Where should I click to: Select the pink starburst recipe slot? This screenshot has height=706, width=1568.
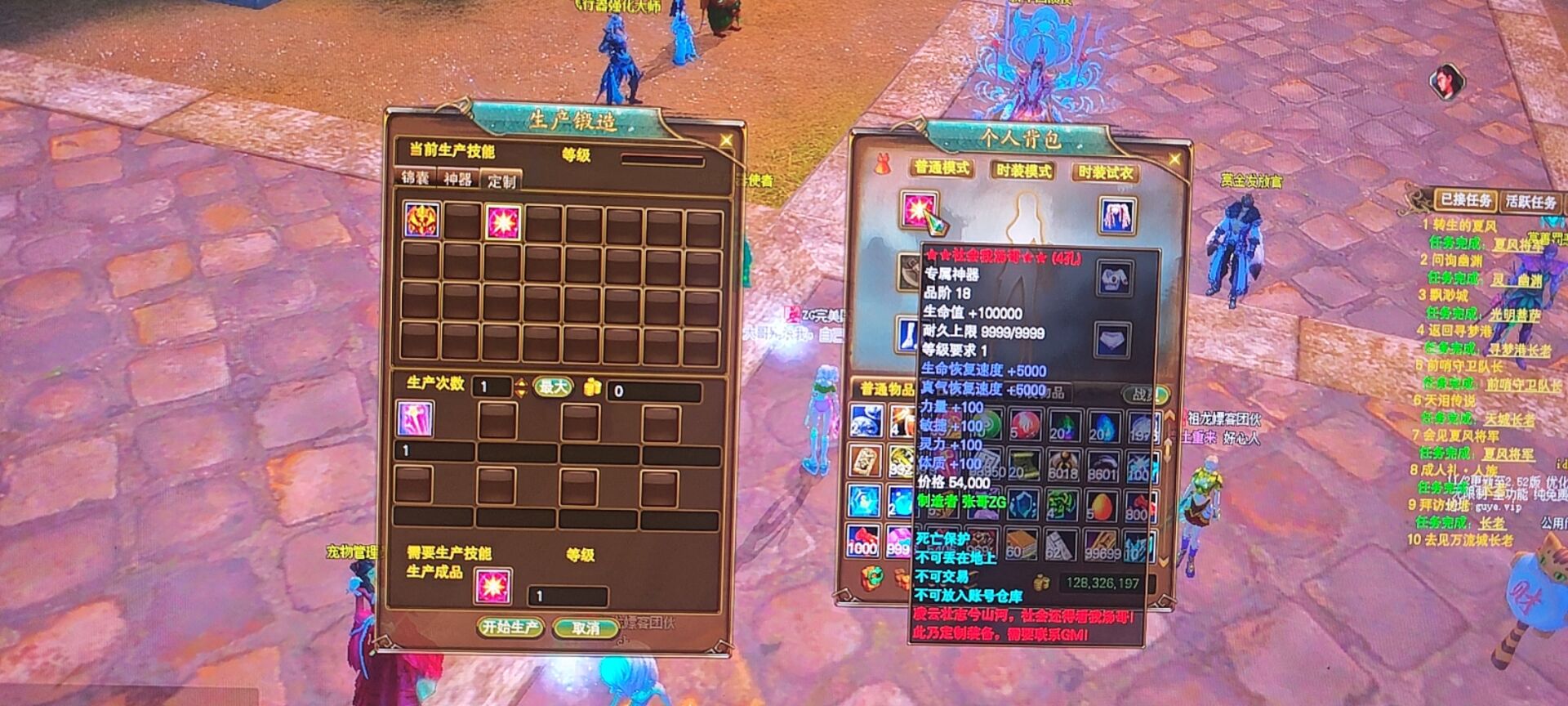[x=501, y=221]
